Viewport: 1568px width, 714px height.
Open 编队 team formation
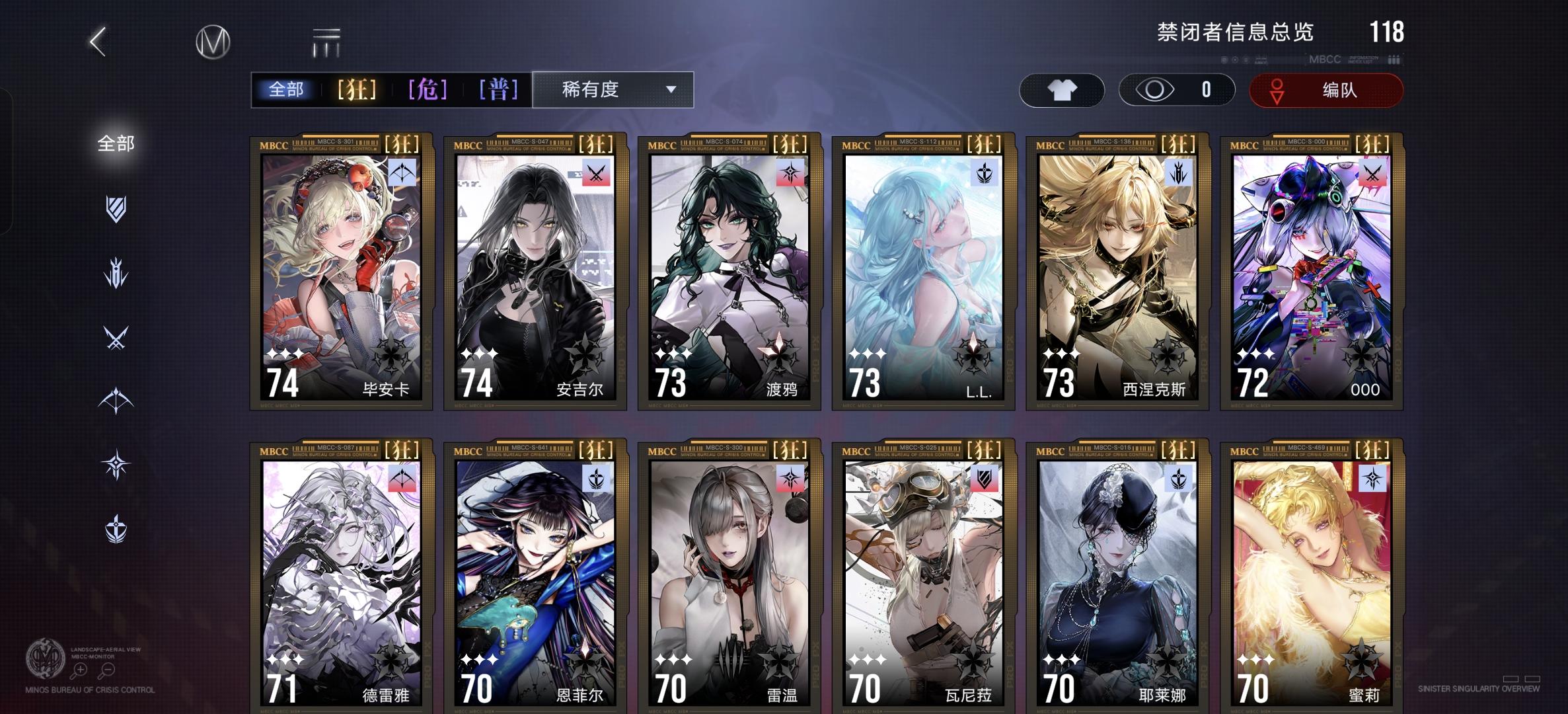click(1325, 91)
